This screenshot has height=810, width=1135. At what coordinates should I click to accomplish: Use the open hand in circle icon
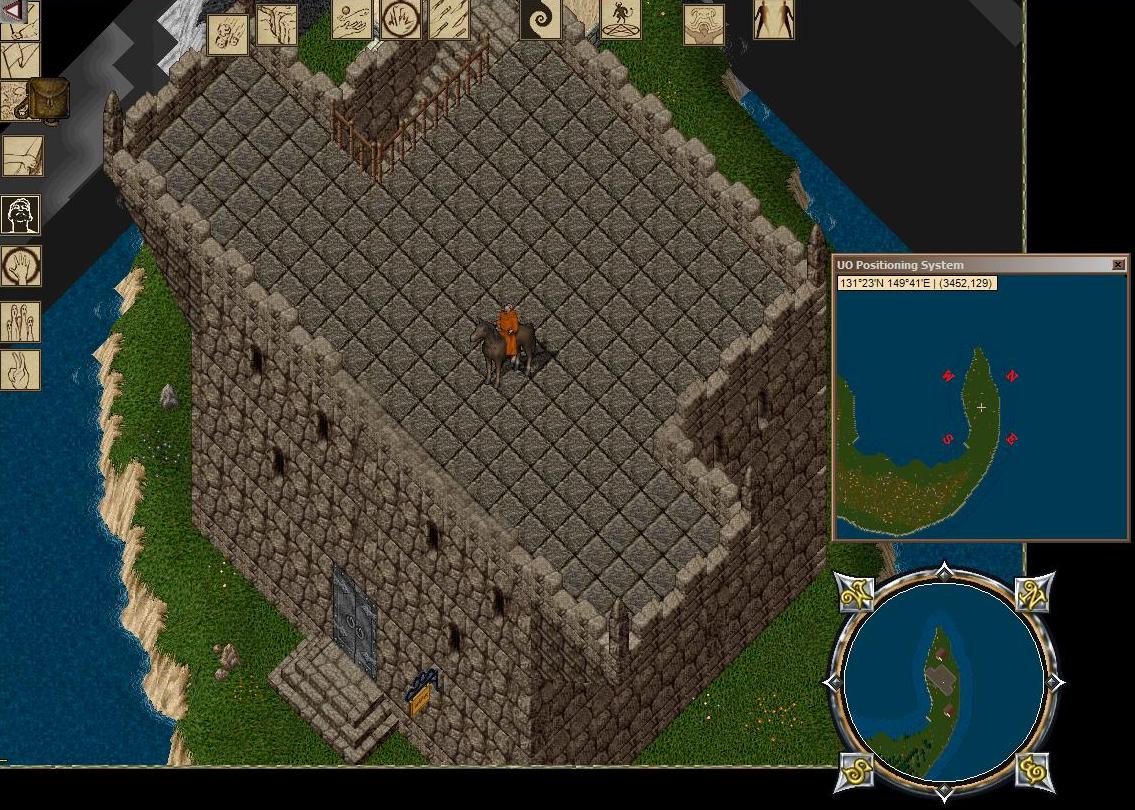(21, 267)
